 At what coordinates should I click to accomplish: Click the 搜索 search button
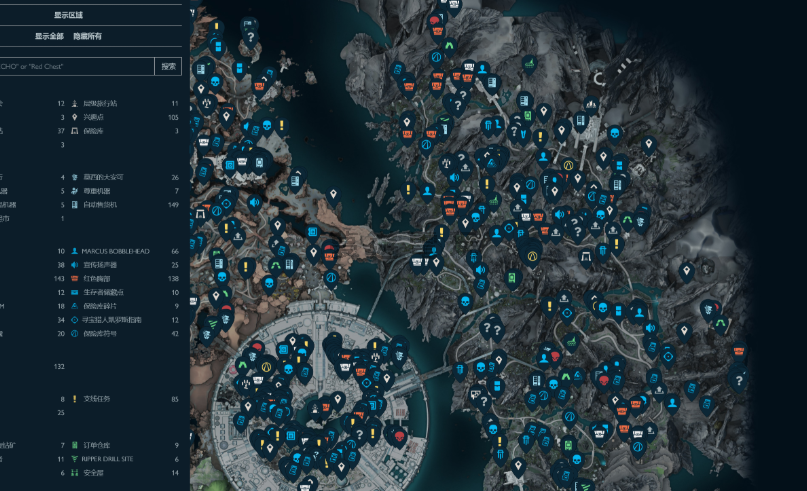169,67
